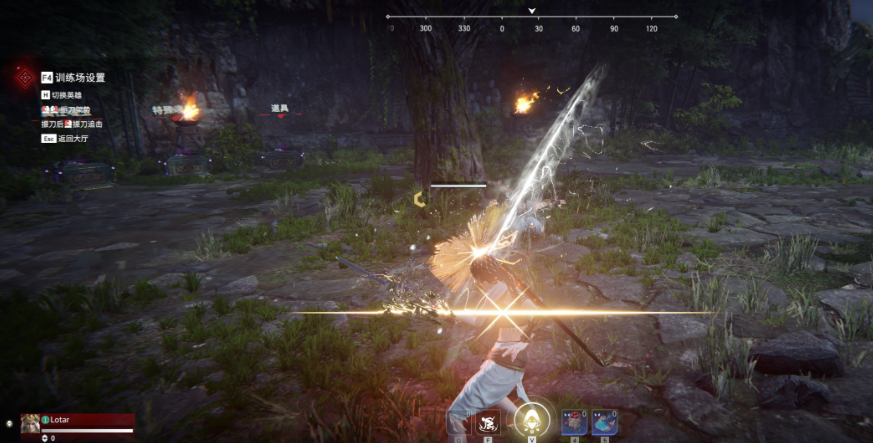Select the red berry crate item slot

click(573, 423)
